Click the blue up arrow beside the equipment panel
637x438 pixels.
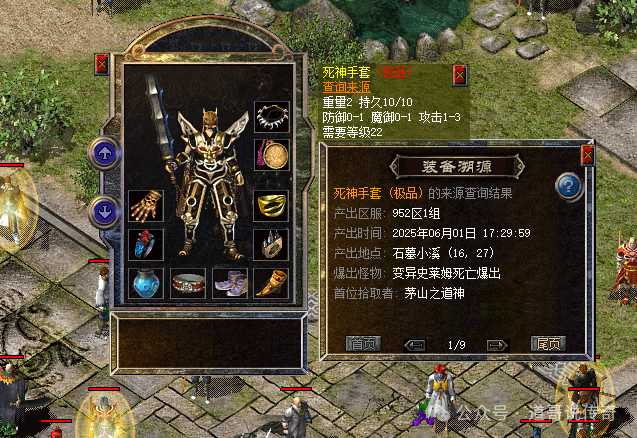[x=104, y=153]
